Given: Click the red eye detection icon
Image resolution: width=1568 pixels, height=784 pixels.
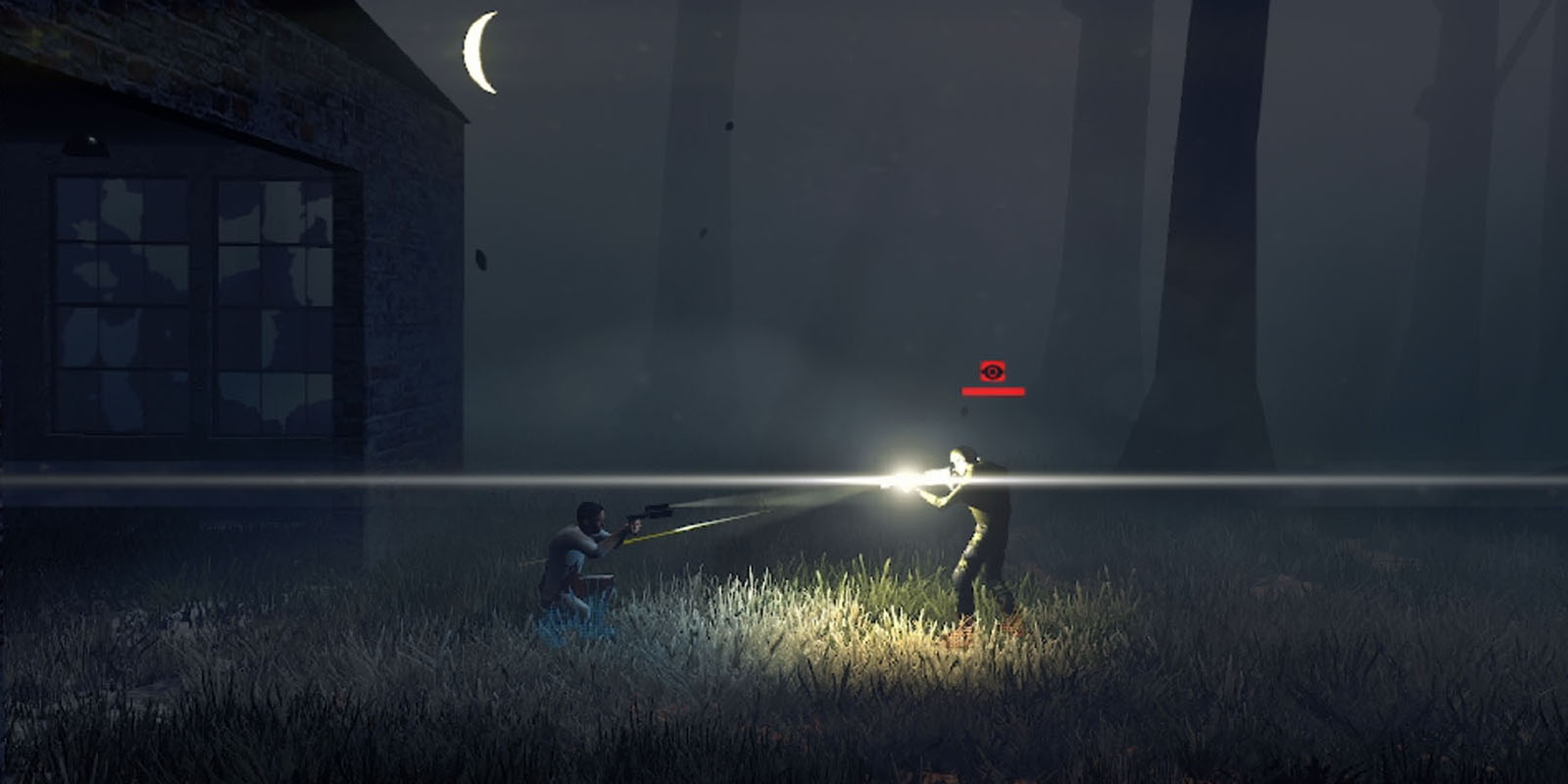Looking at the screenshot, I should [x=993, y=371].
